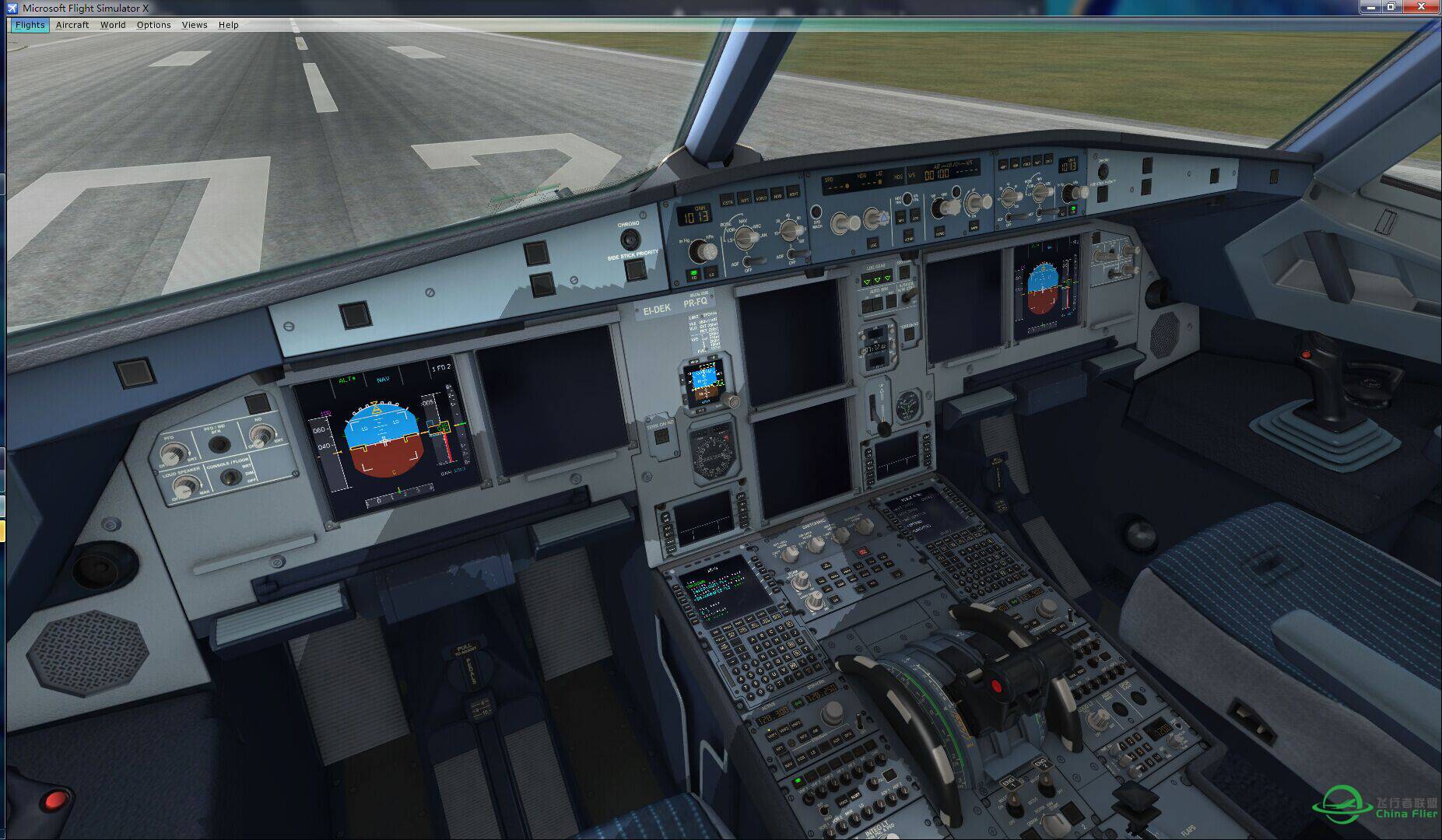
Task: Rotate the ADF/VOR selector to OFF
Action: tap(747, 263)
